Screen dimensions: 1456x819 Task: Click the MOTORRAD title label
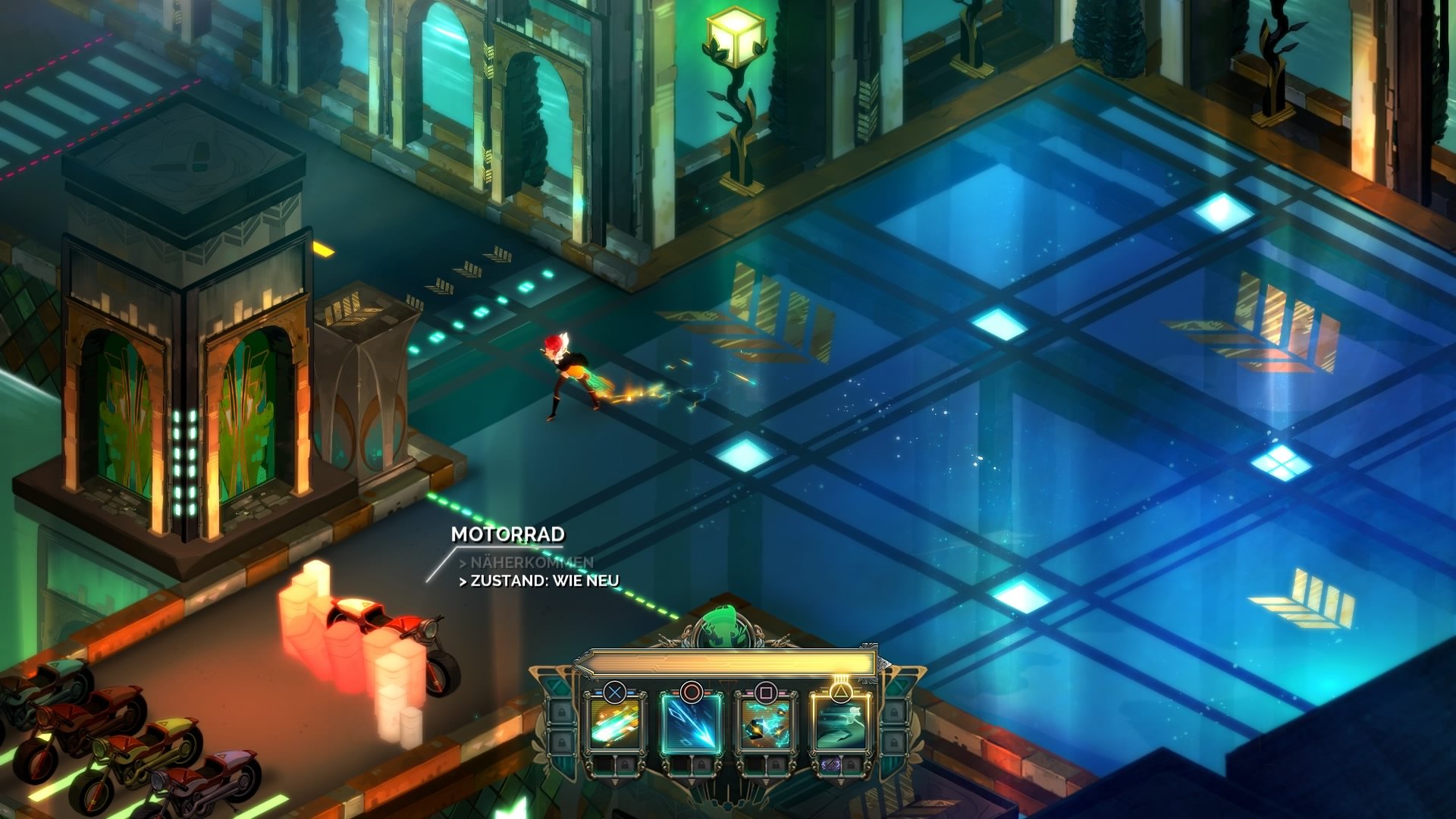coord(508,535)
